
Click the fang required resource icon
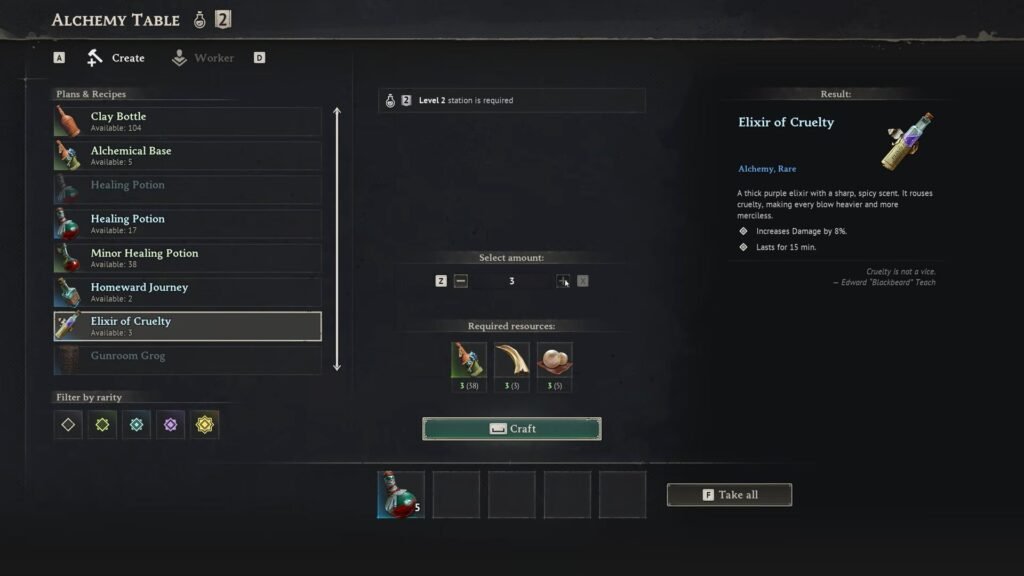pos(512,360)
